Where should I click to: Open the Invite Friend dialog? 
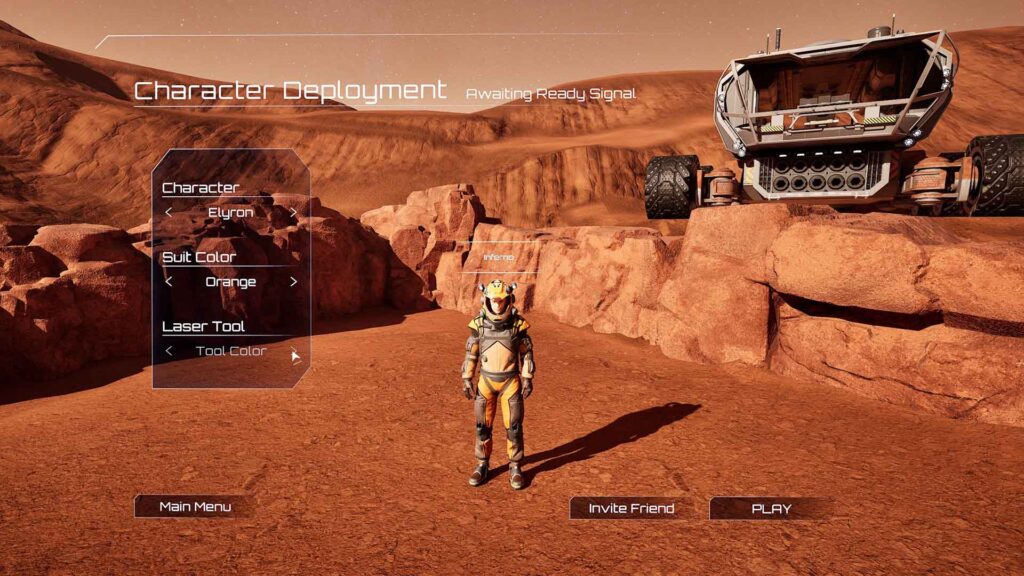click(x=631, y=508)
